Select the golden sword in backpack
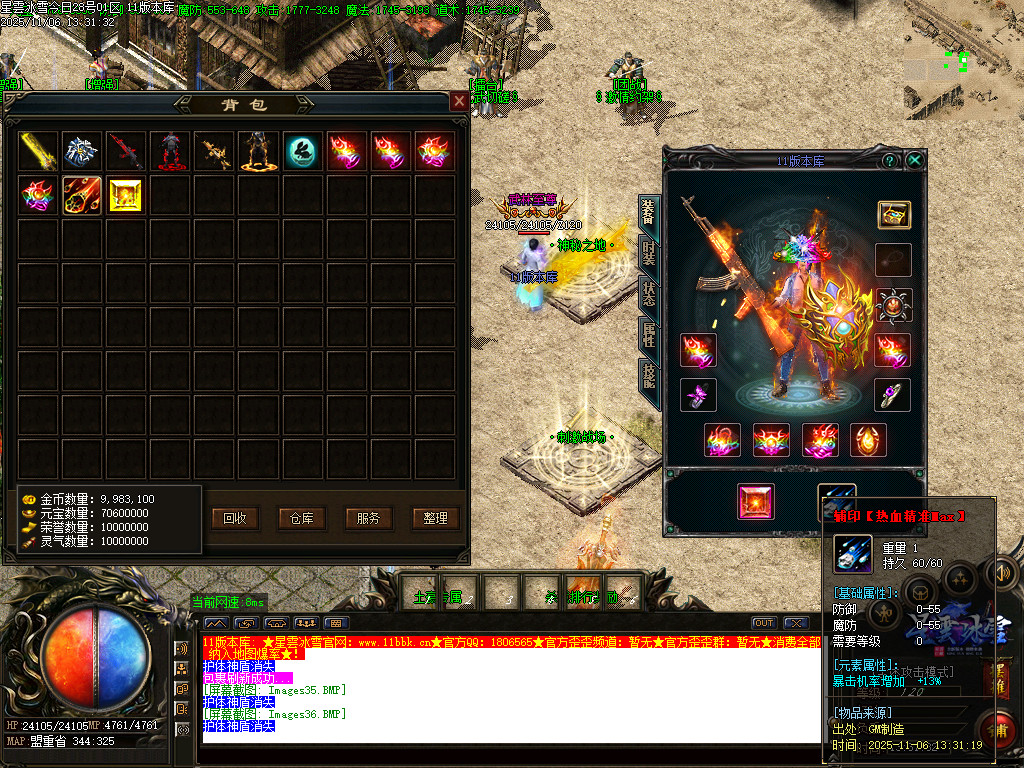Viewport: 1024px width, 768px height. [x=39, y=152]
